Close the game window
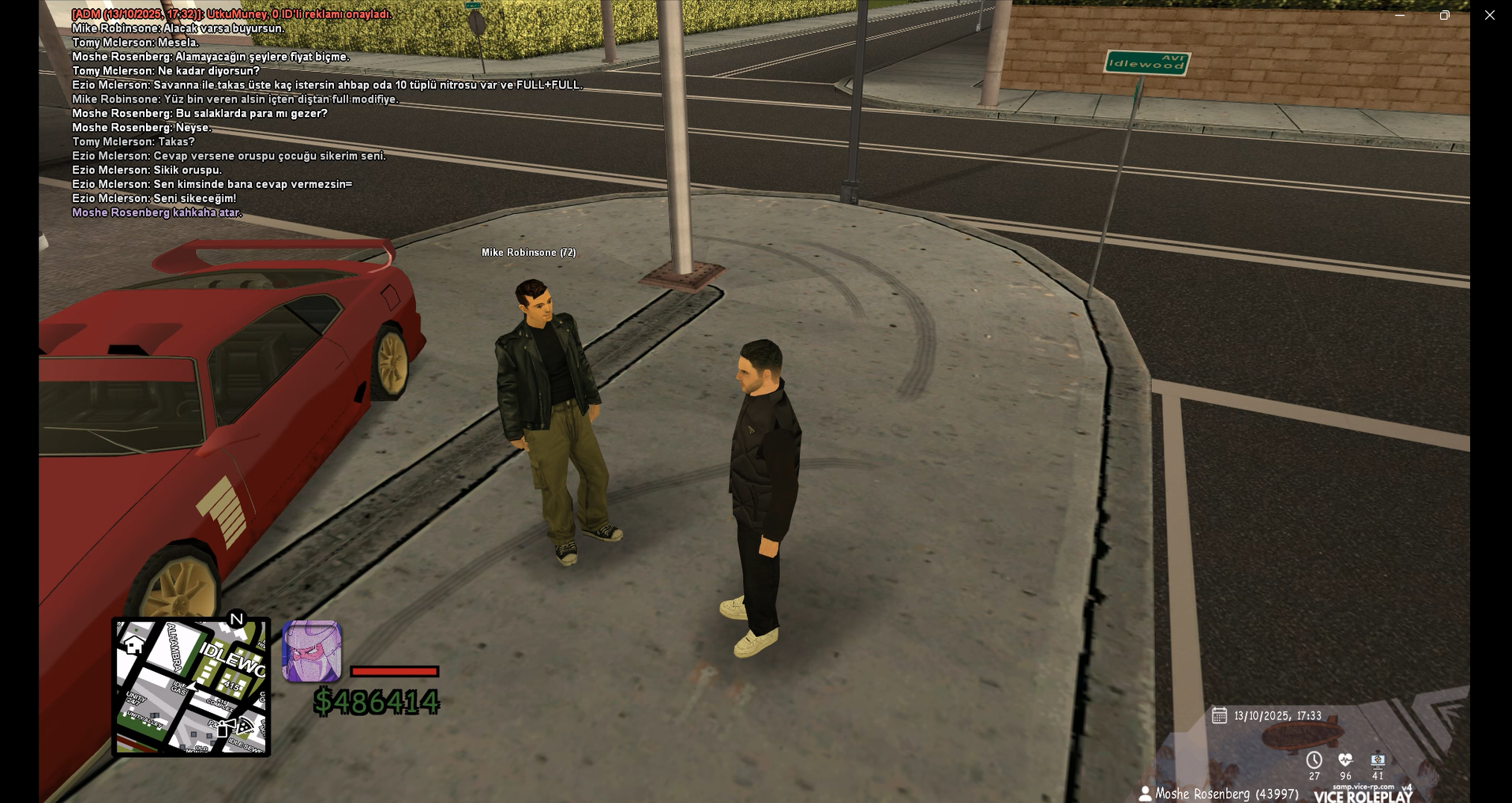 point(1489,15)
